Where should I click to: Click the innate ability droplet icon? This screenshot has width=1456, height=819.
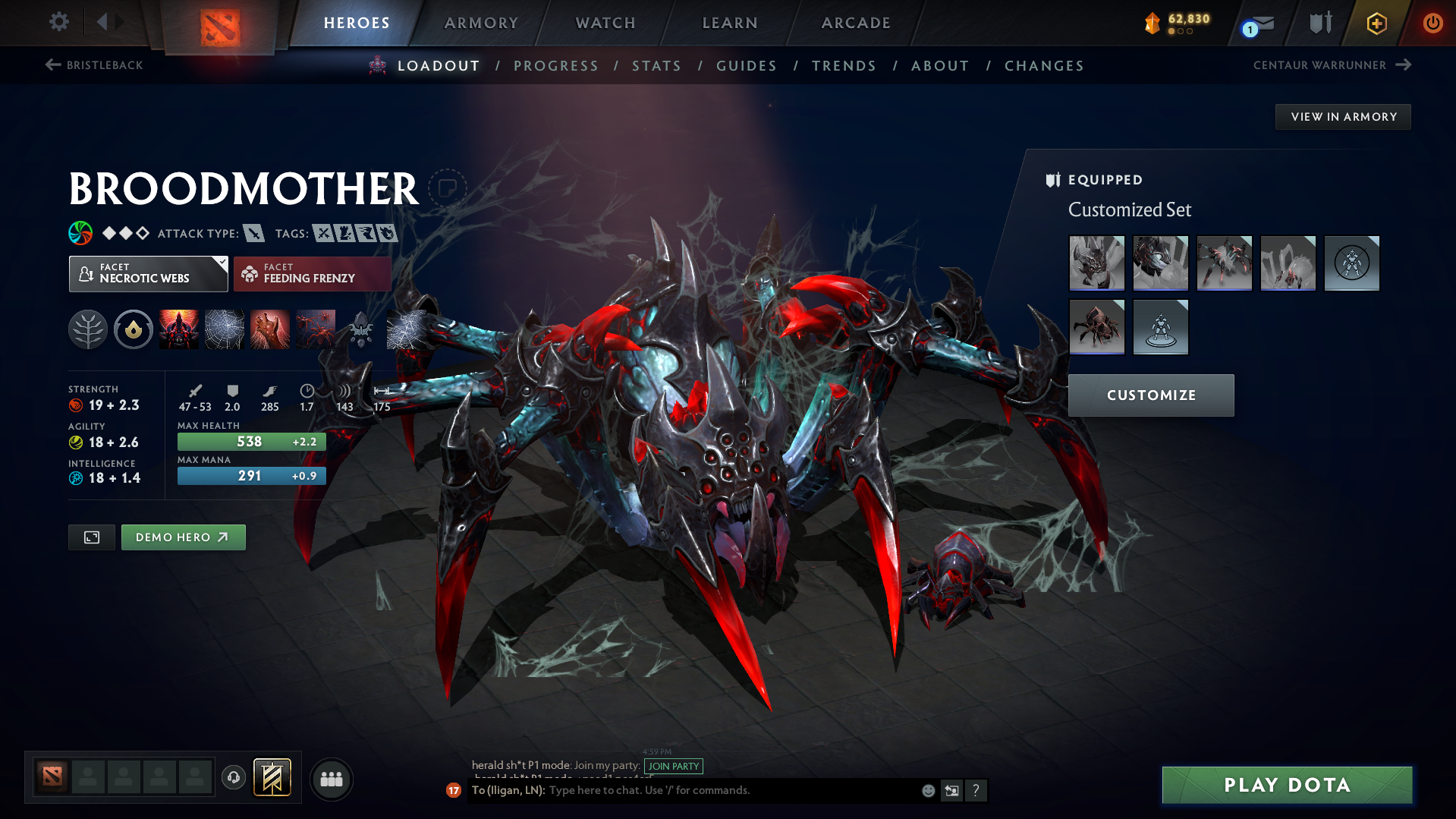[134, 329]
